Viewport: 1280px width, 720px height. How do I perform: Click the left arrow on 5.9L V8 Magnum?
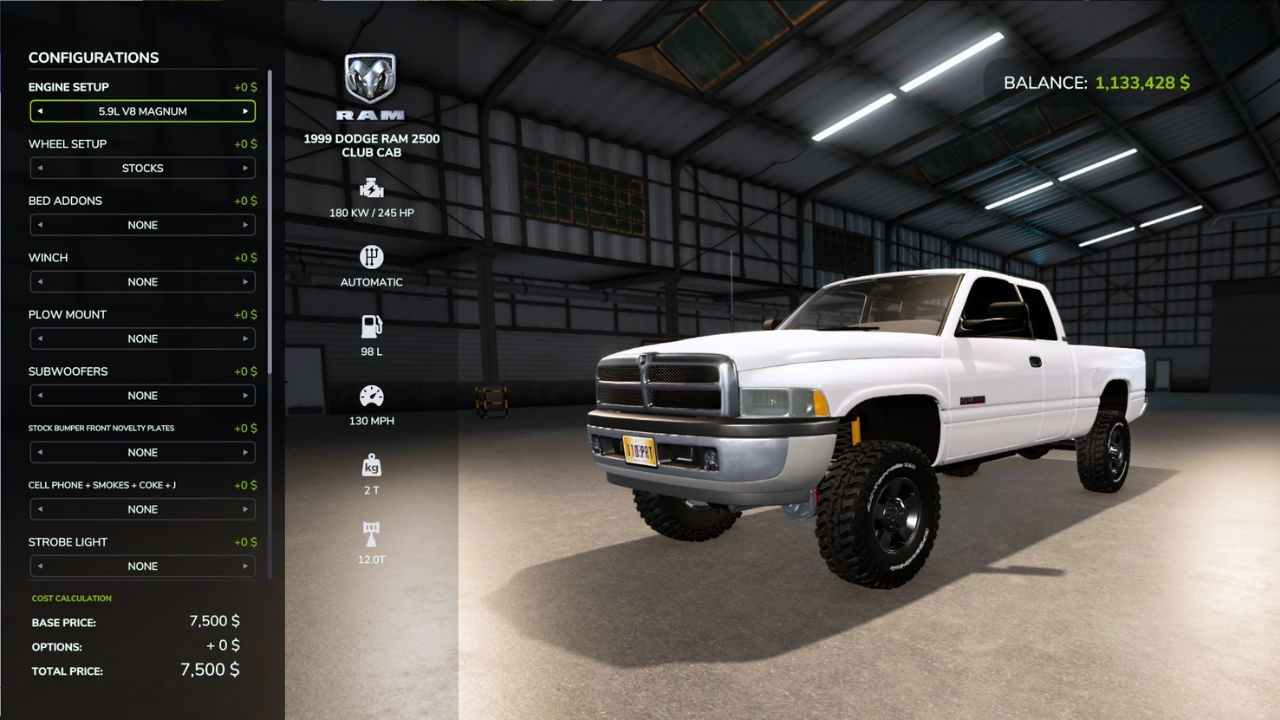tap(38, 111)
